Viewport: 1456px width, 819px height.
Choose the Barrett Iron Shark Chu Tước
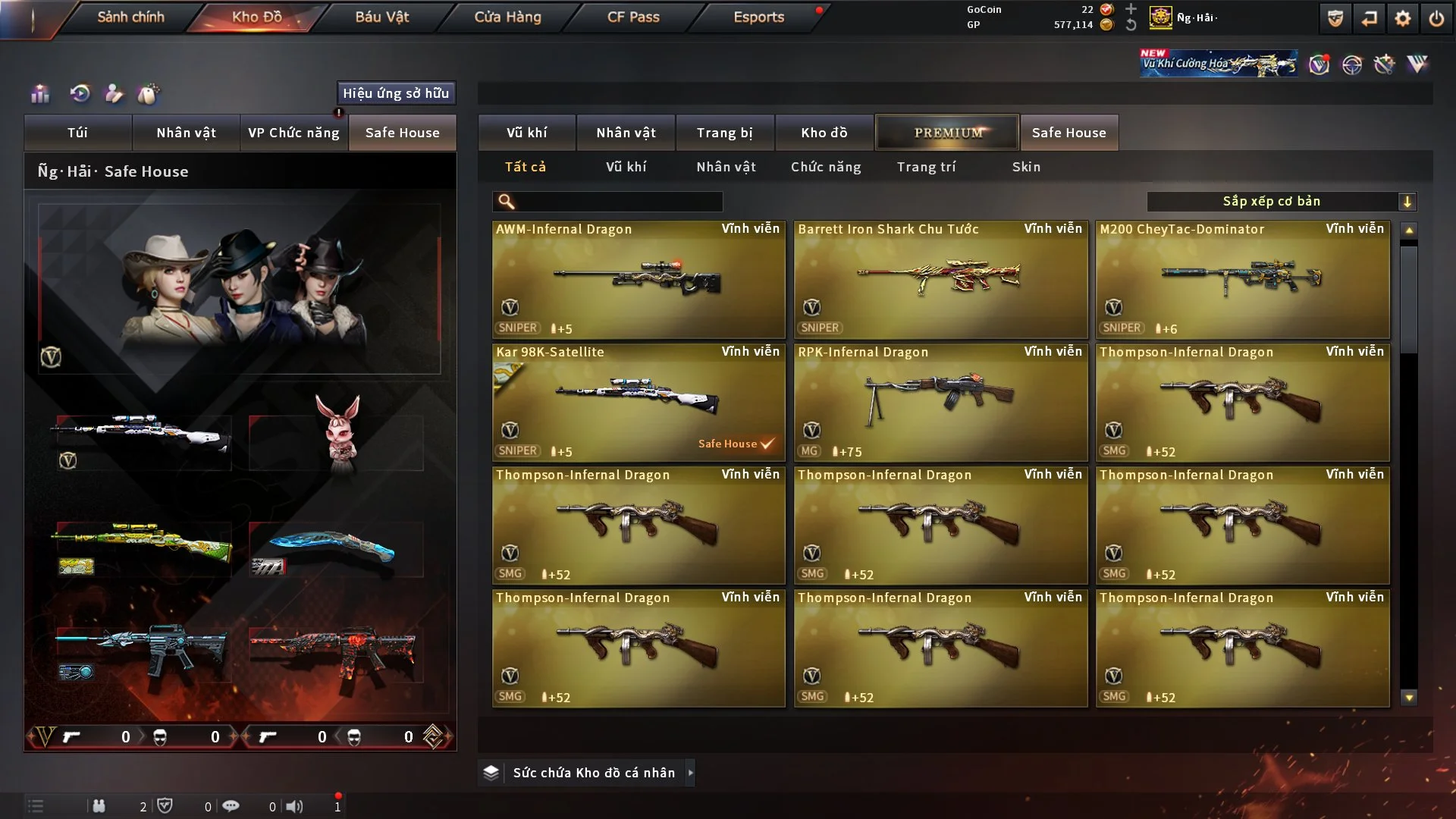coord(940,279)
